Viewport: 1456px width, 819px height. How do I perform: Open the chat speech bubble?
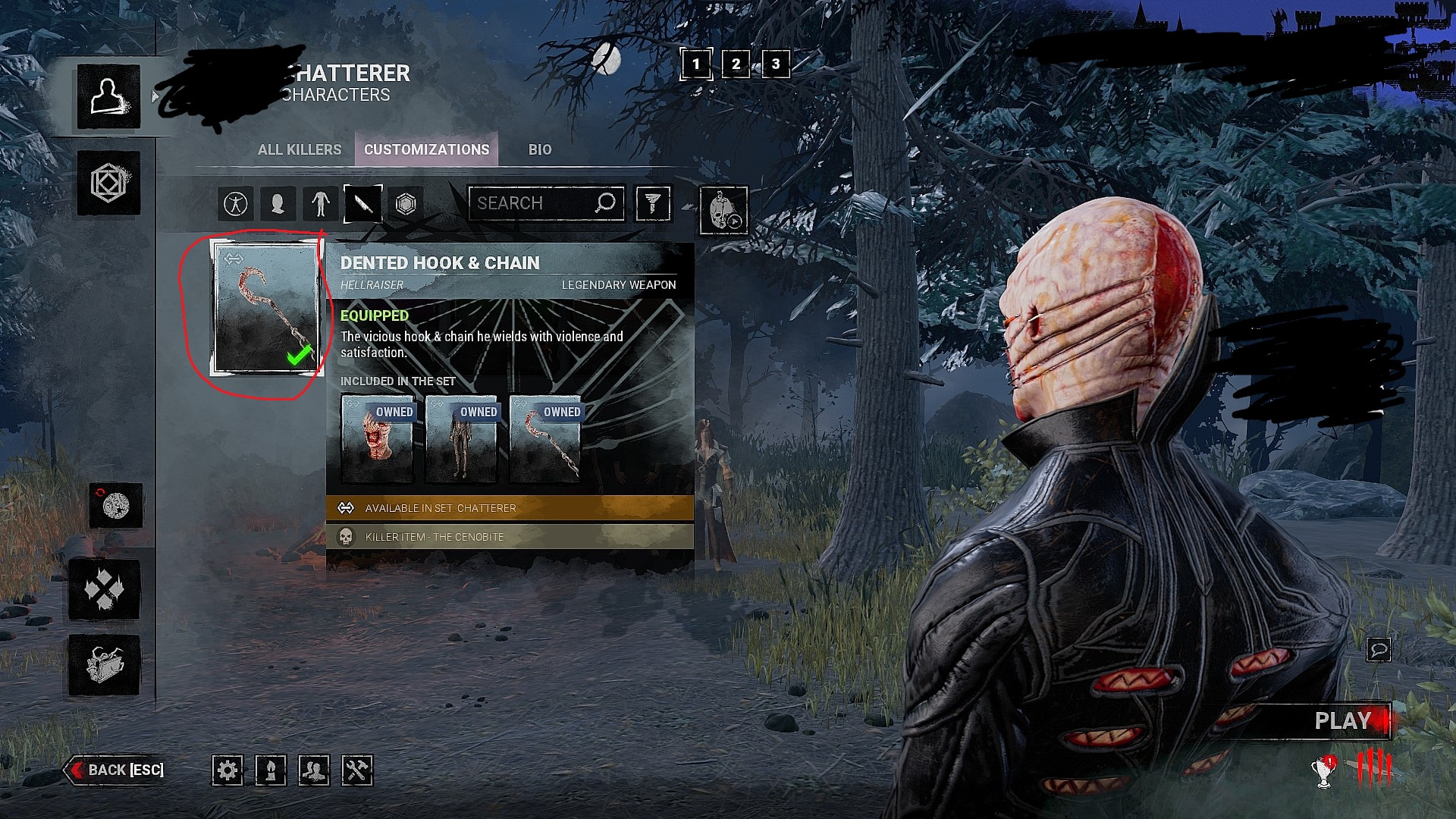pyautogui.click(x=1379, y=649)
